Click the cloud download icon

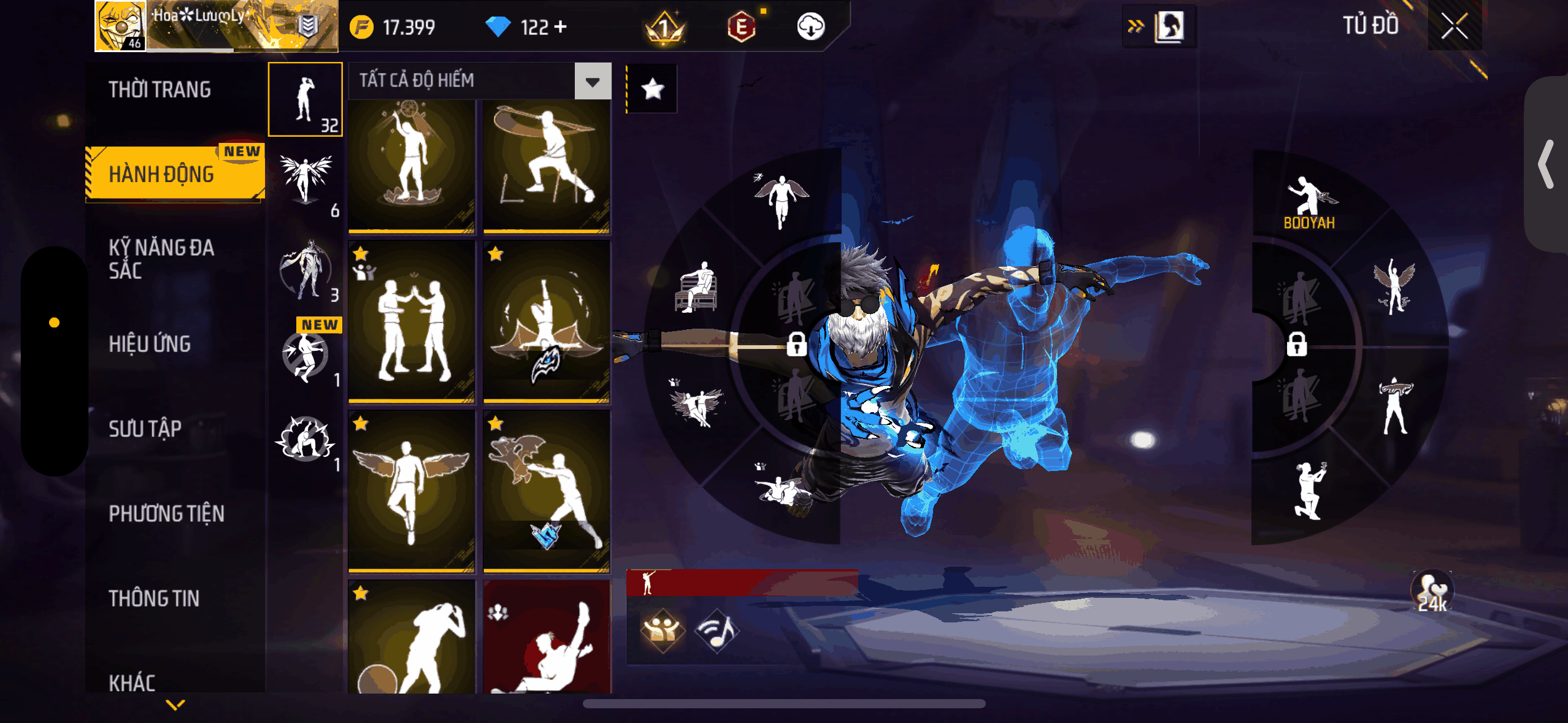tap(810, 27)
